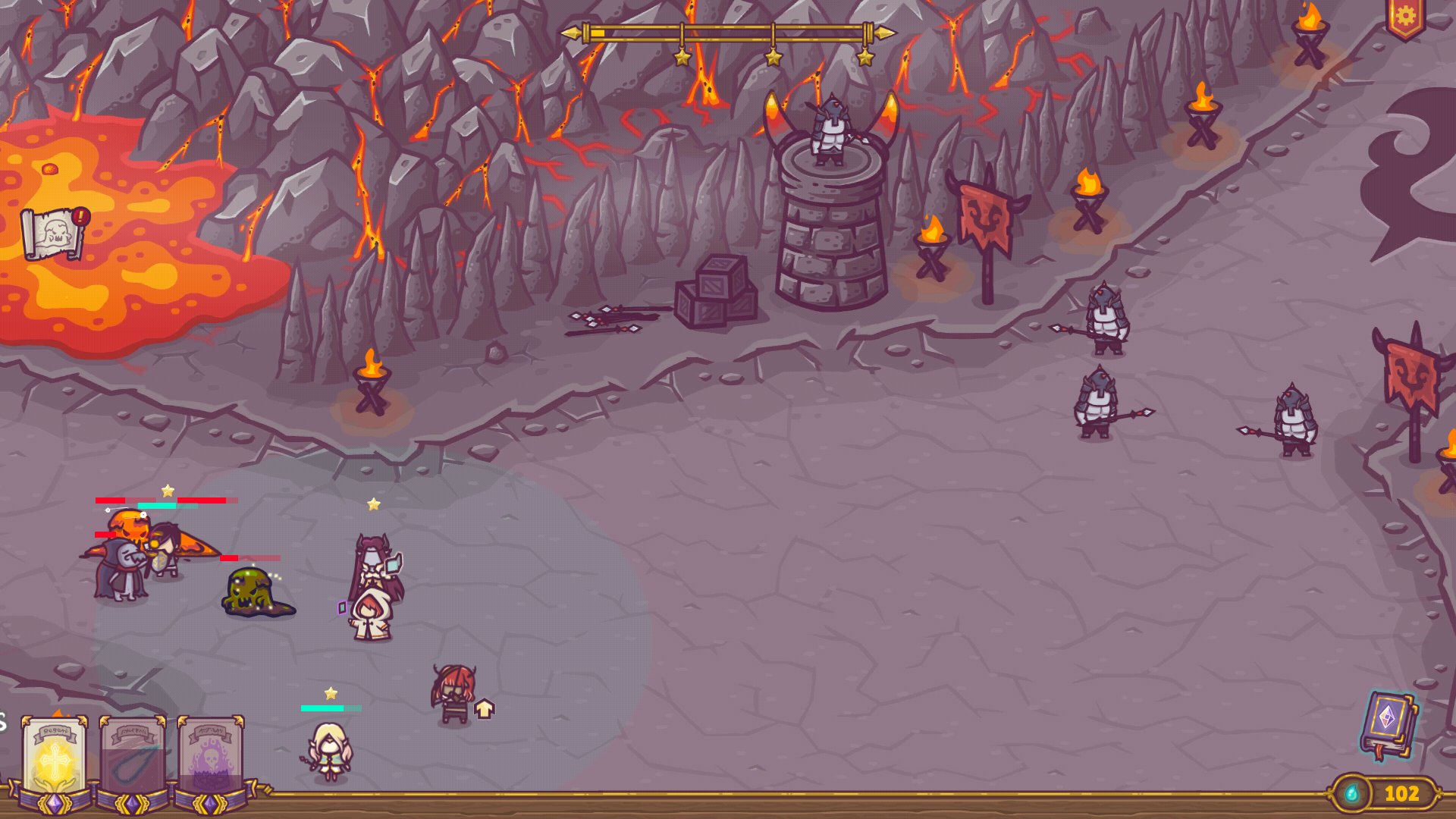Click the upgrade arrow beside the red-haired unit

coord(485,709)
